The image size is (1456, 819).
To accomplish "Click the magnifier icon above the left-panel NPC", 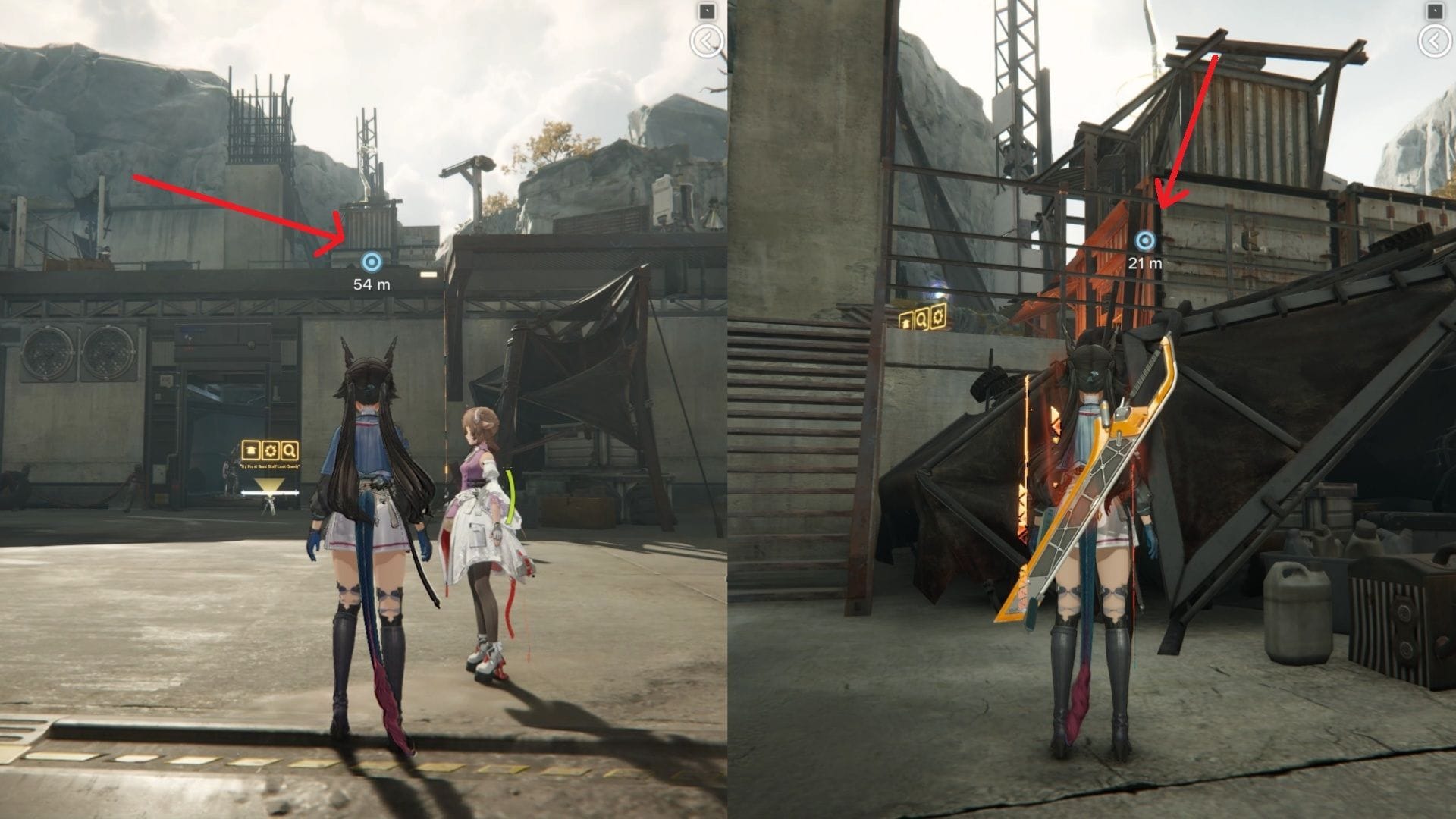I will [x=289, y=450].
